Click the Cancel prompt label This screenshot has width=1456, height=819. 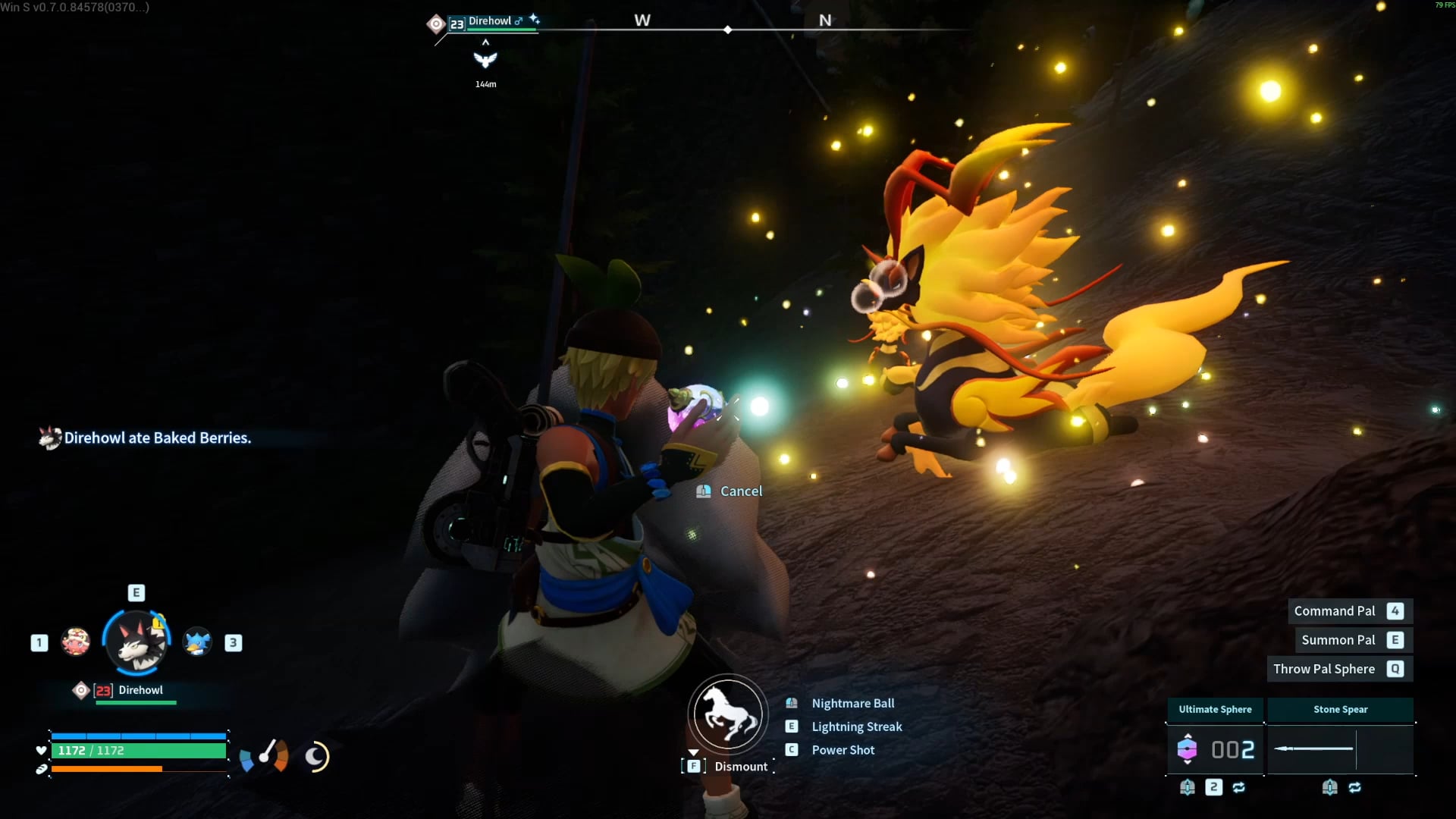(741, 491)
